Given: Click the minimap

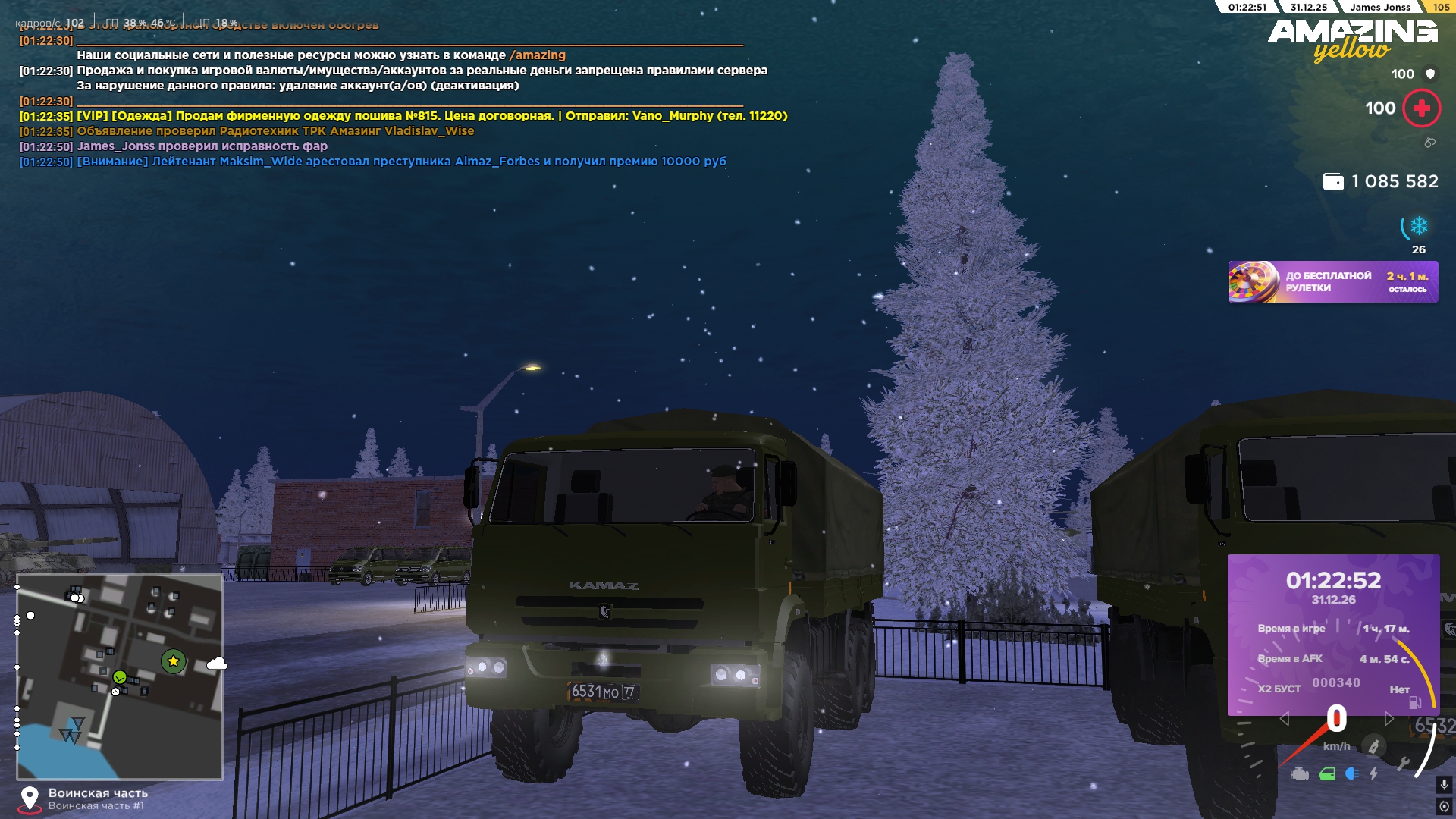Looking at the screenshot, I should 120,676.
